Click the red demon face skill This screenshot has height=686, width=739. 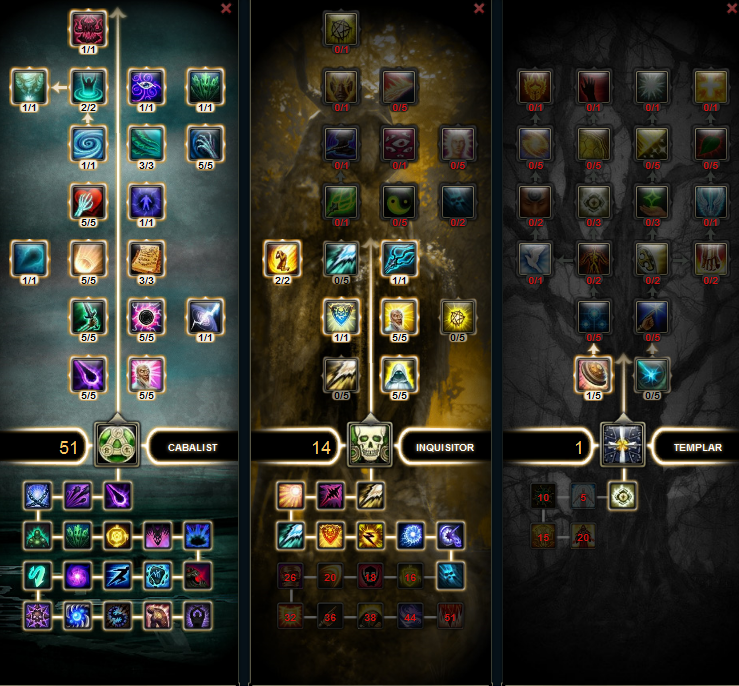point(90,28)
